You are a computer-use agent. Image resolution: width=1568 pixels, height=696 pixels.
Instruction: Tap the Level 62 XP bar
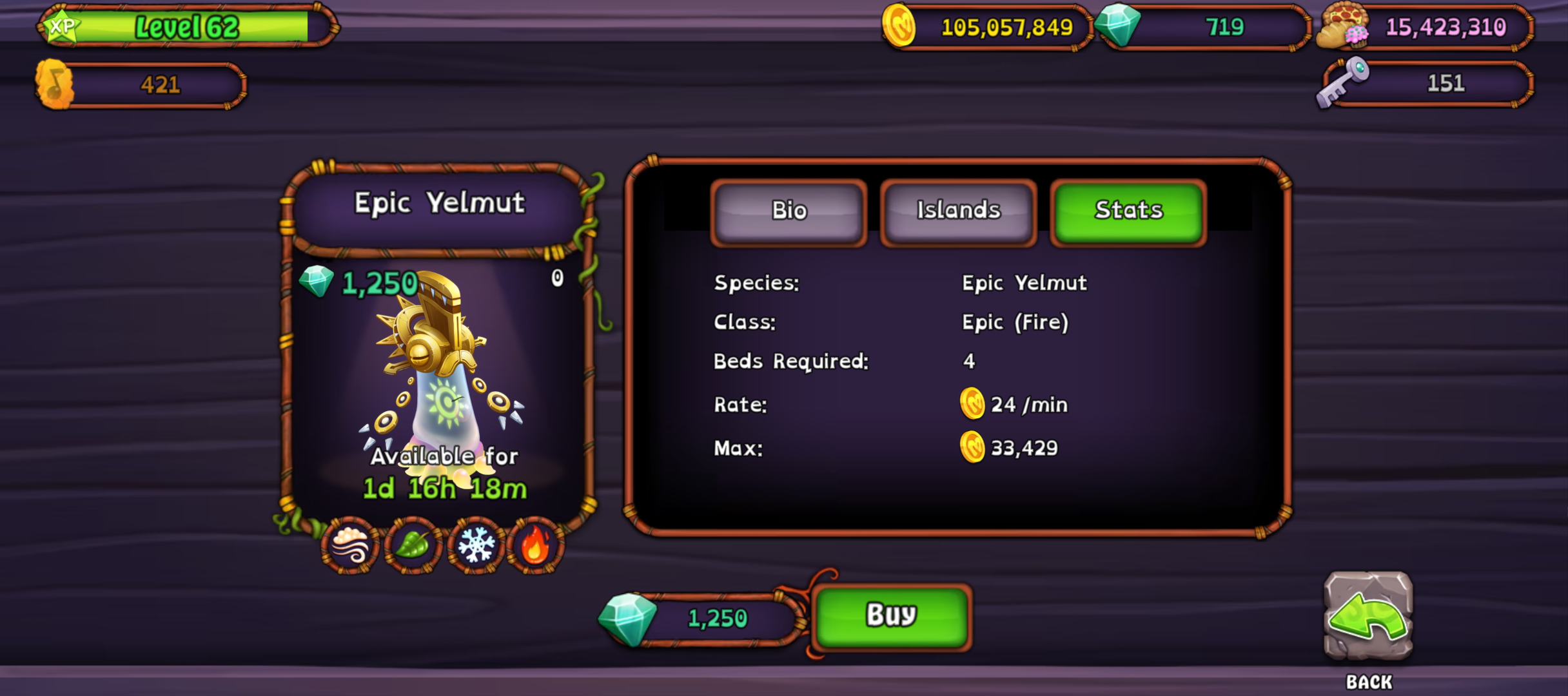[x=187, y=27]
